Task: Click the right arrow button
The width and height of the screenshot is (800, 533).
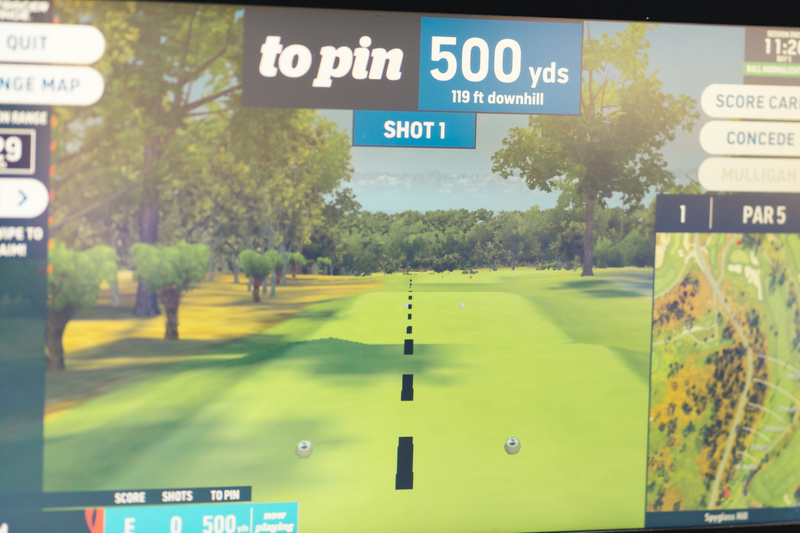Action: click(22, 198)
